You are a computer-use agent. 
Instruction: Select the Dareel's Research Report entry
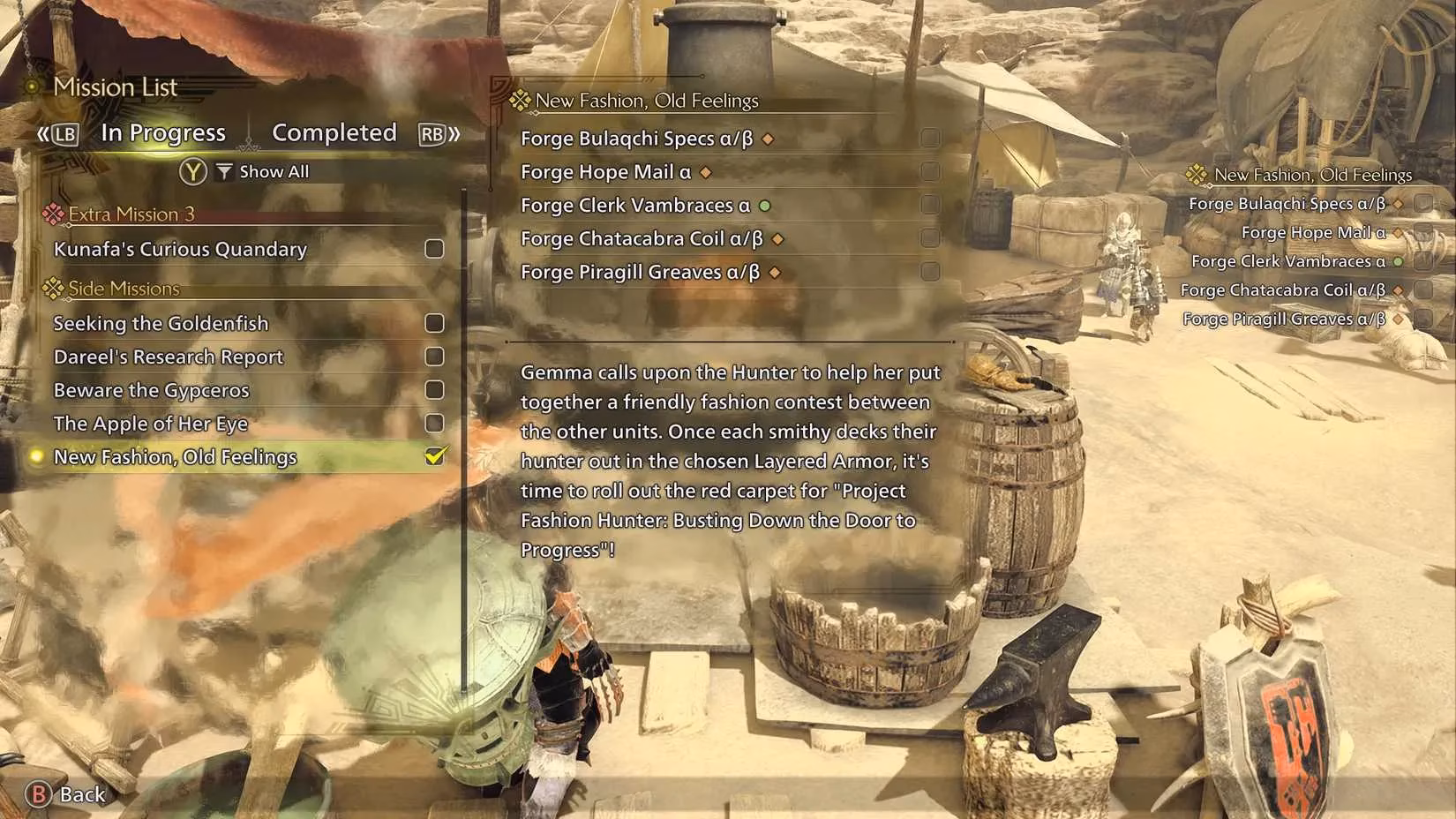pos(168,357)
